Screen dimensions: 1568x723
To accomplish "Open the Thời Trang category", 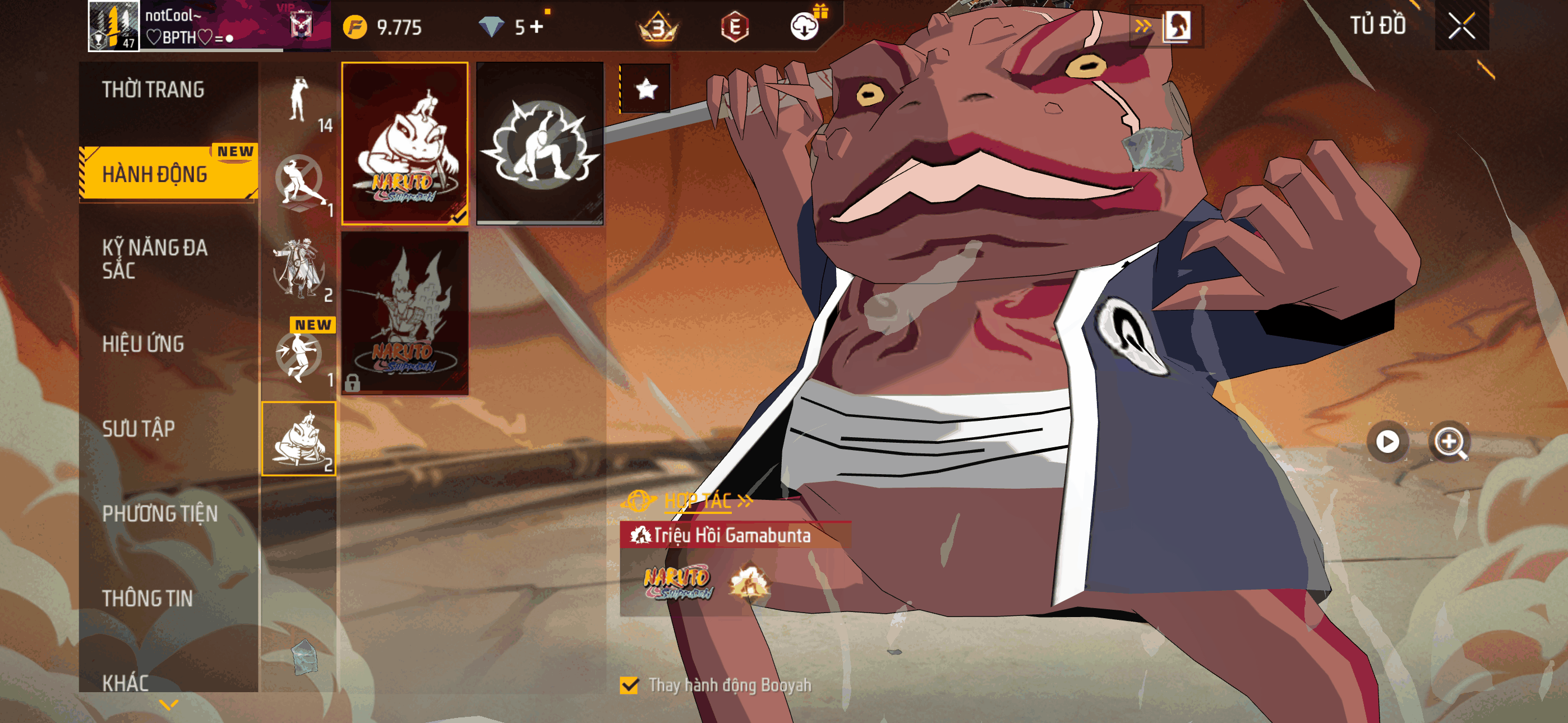I will pos(153,90).
